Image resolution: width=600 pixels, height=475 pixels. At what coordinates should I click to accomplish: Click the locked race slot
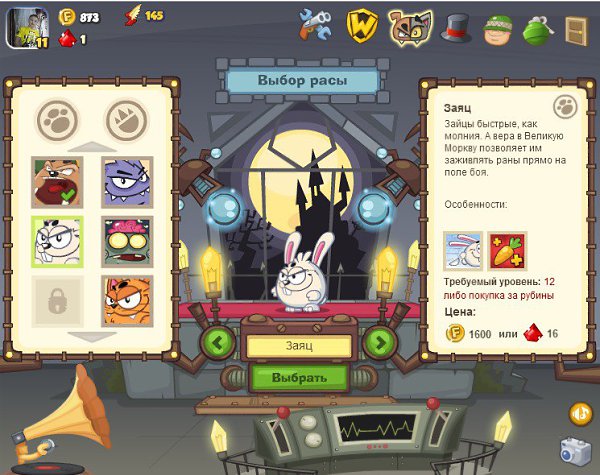click(57, 299)
